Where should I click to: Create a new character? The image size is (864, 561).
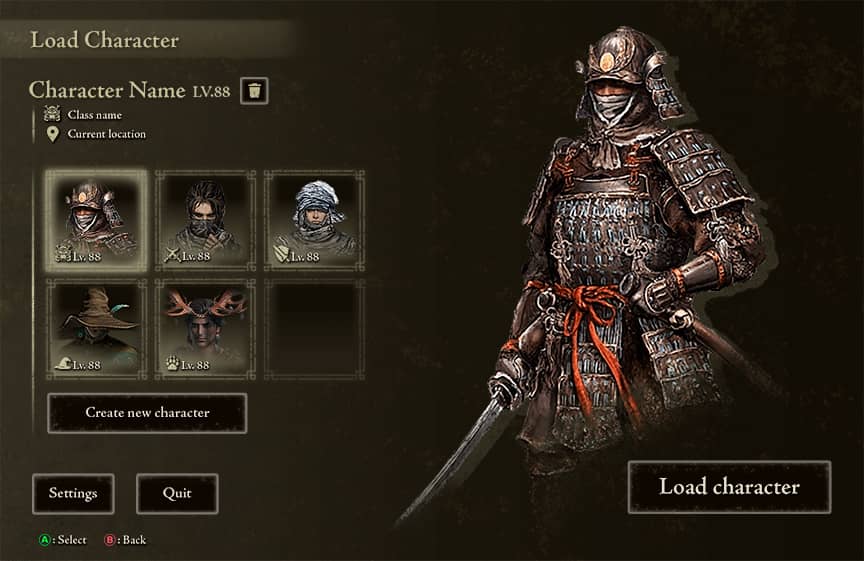click(147, 413)
